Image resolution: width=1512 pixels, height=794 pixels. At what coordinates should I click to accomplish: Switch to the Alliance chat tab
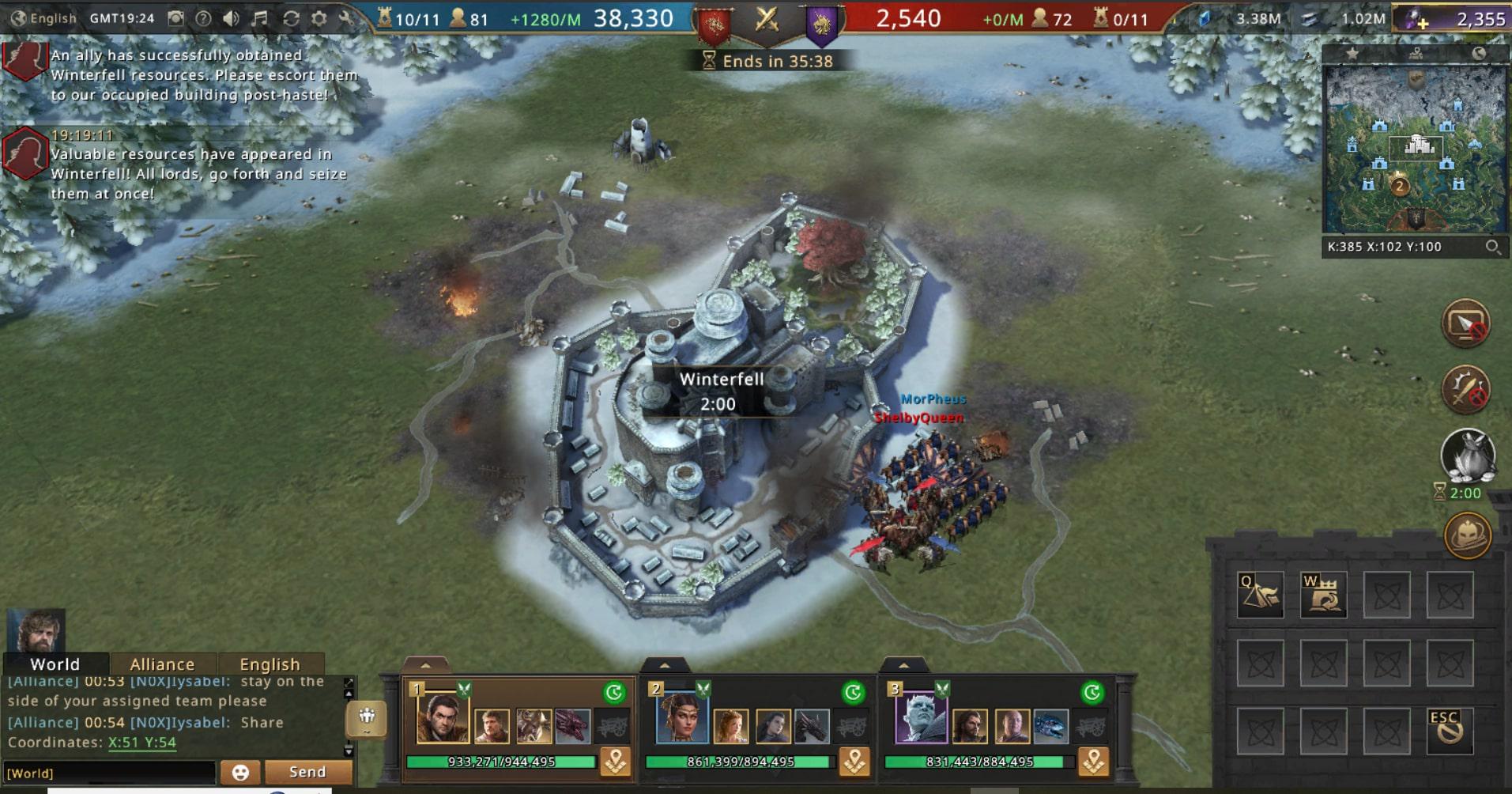162,664
